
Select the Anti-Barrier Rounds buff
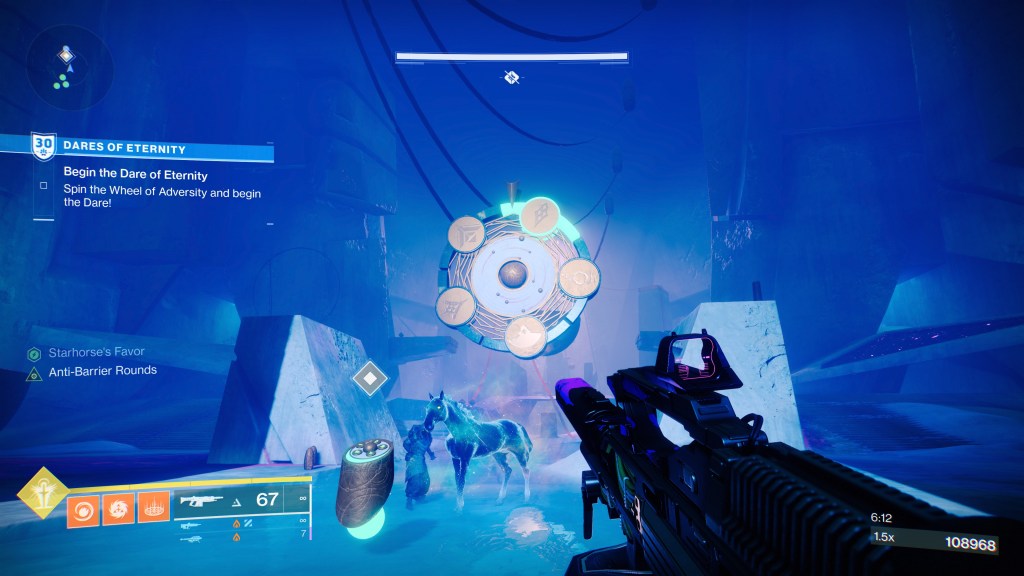[102, 371]
